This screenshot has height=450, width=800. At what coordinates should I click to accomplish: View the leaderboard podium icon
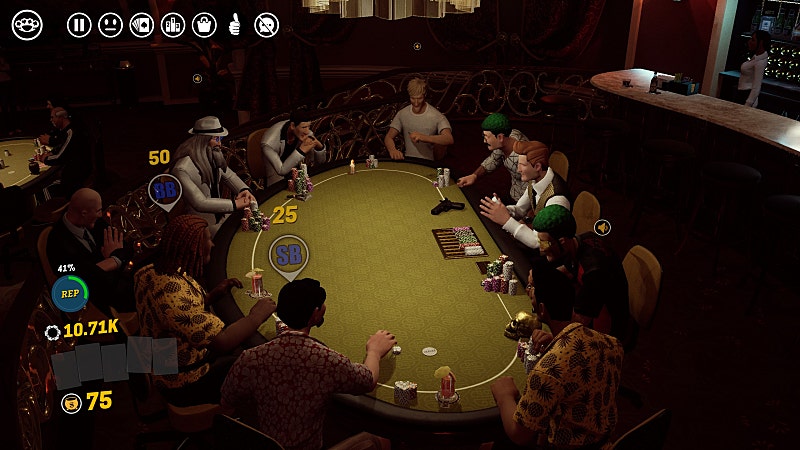coord(172,25)
